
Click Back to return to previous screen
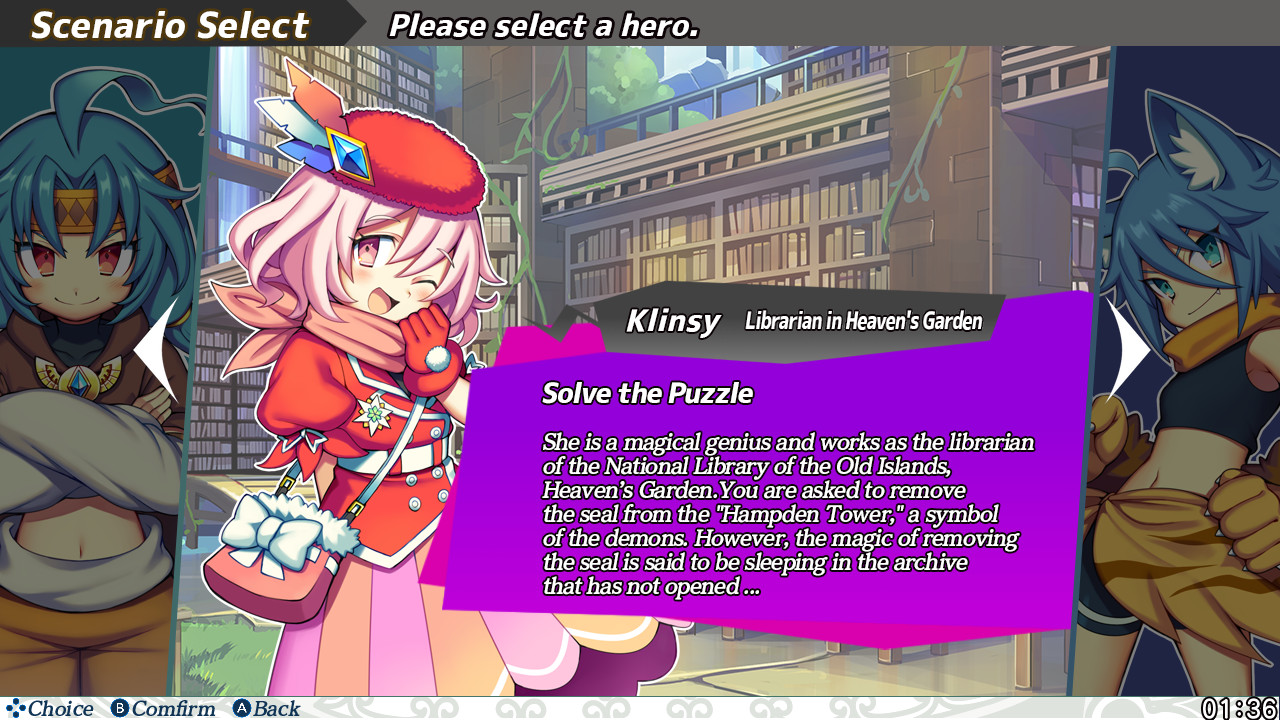pyautogui.click(x=264, y=708)
